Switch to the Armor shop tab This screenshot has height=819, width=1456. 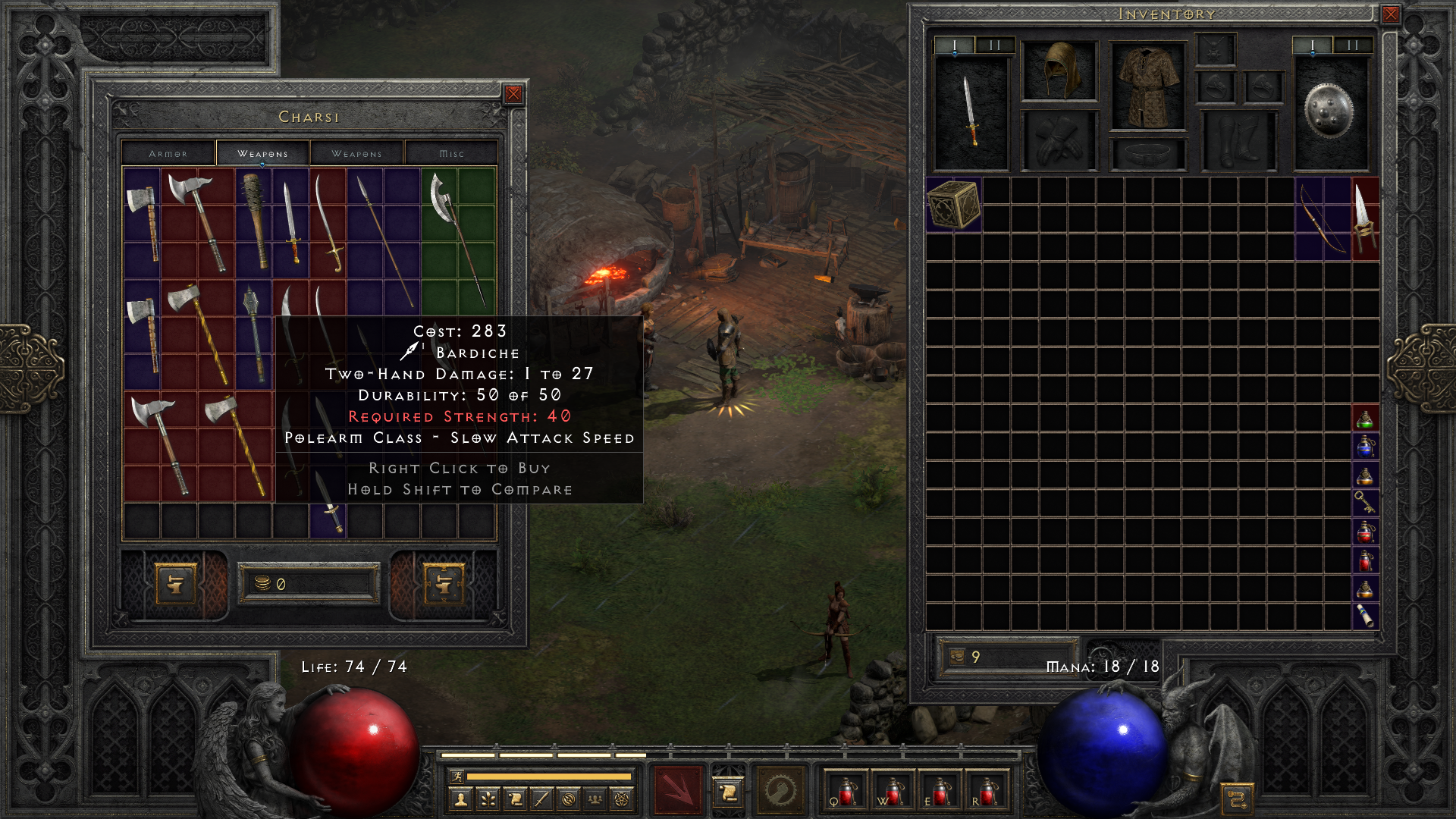coord(168,153)
